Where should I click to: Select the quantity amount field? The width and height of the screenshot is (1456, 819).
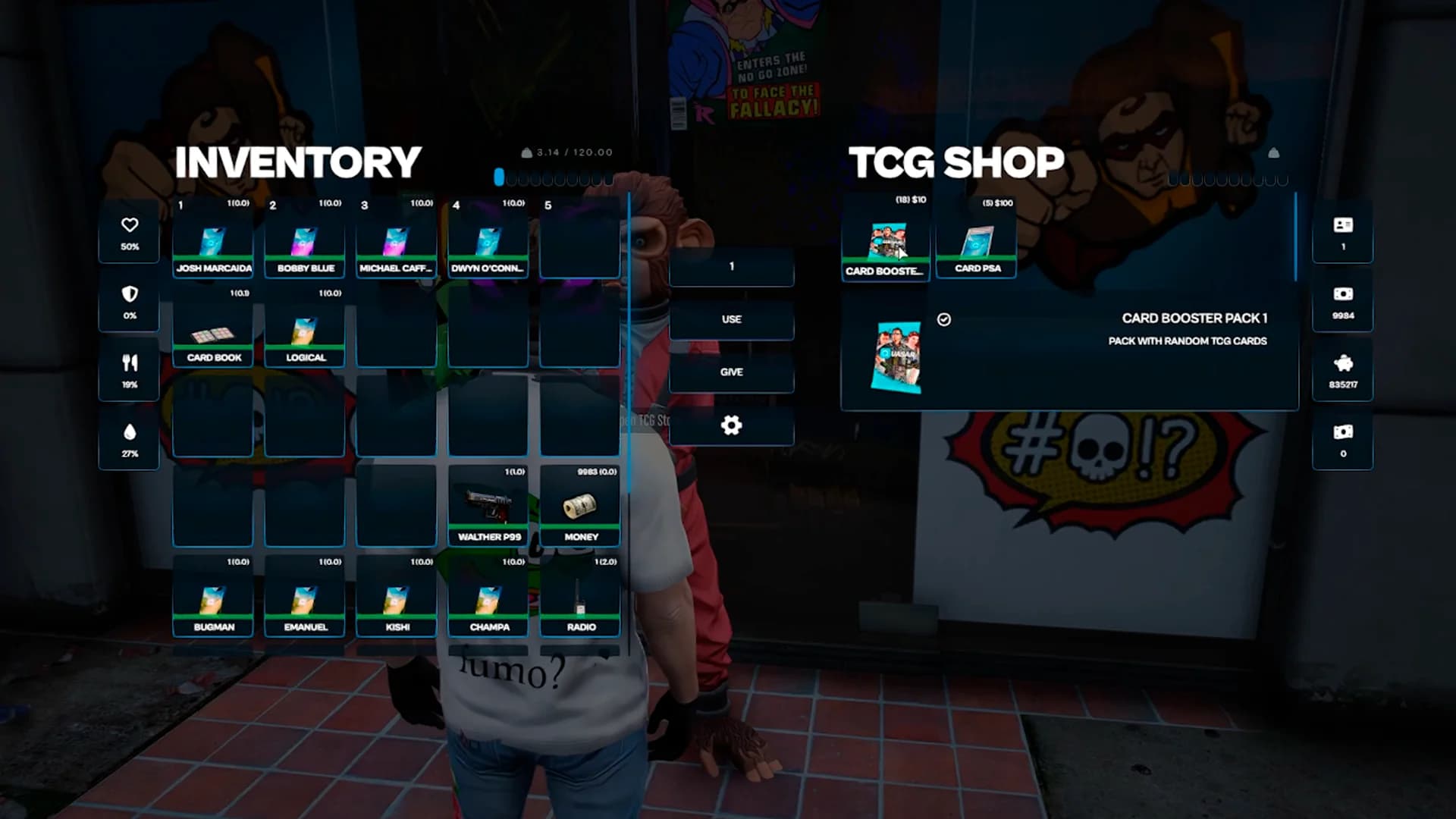click(731, 266)
